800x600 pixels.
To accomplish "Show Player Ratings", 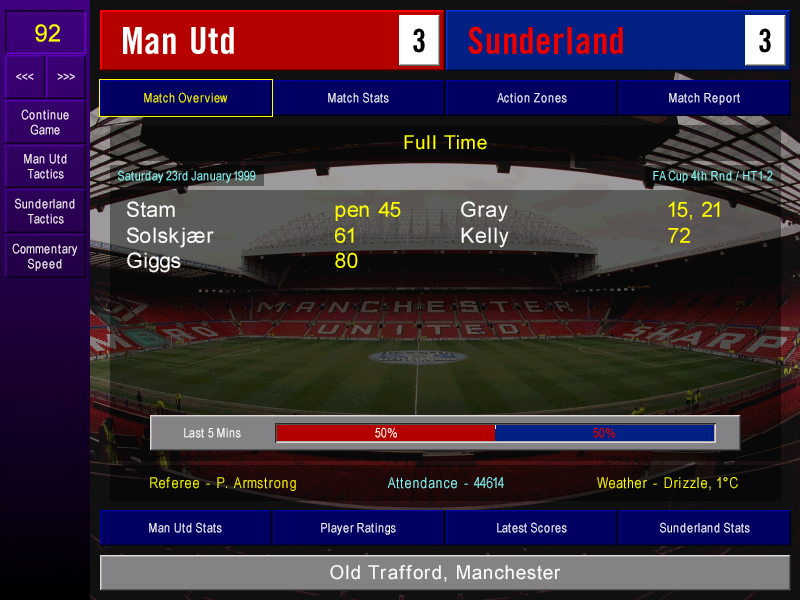I will [x=358, y=528].
